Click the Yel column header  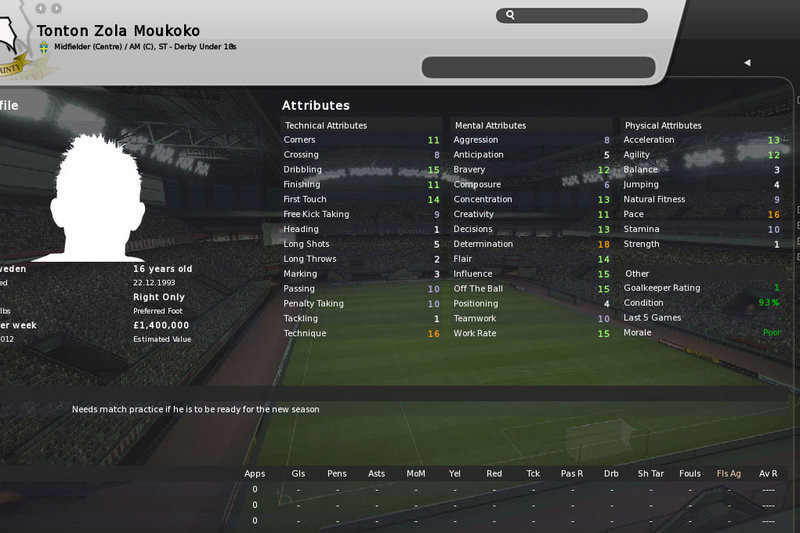(454, 473)
